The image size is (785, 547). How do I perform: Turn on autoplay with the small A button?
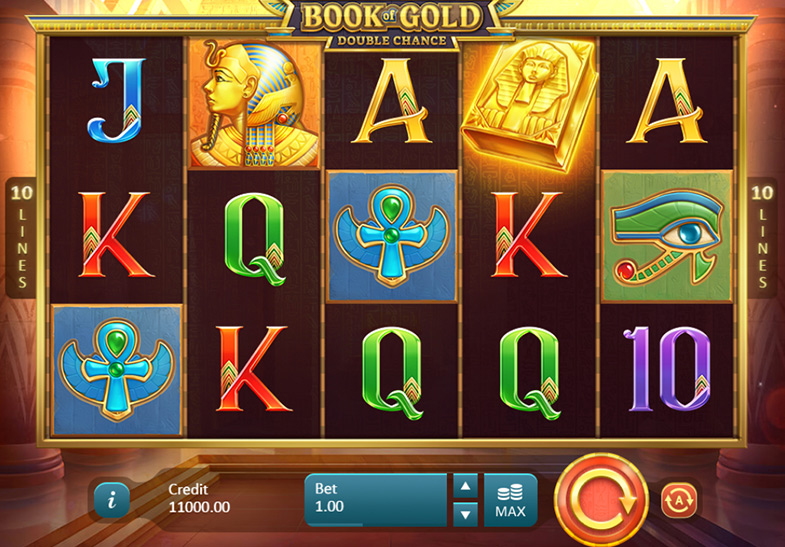[x=679, y=499]
